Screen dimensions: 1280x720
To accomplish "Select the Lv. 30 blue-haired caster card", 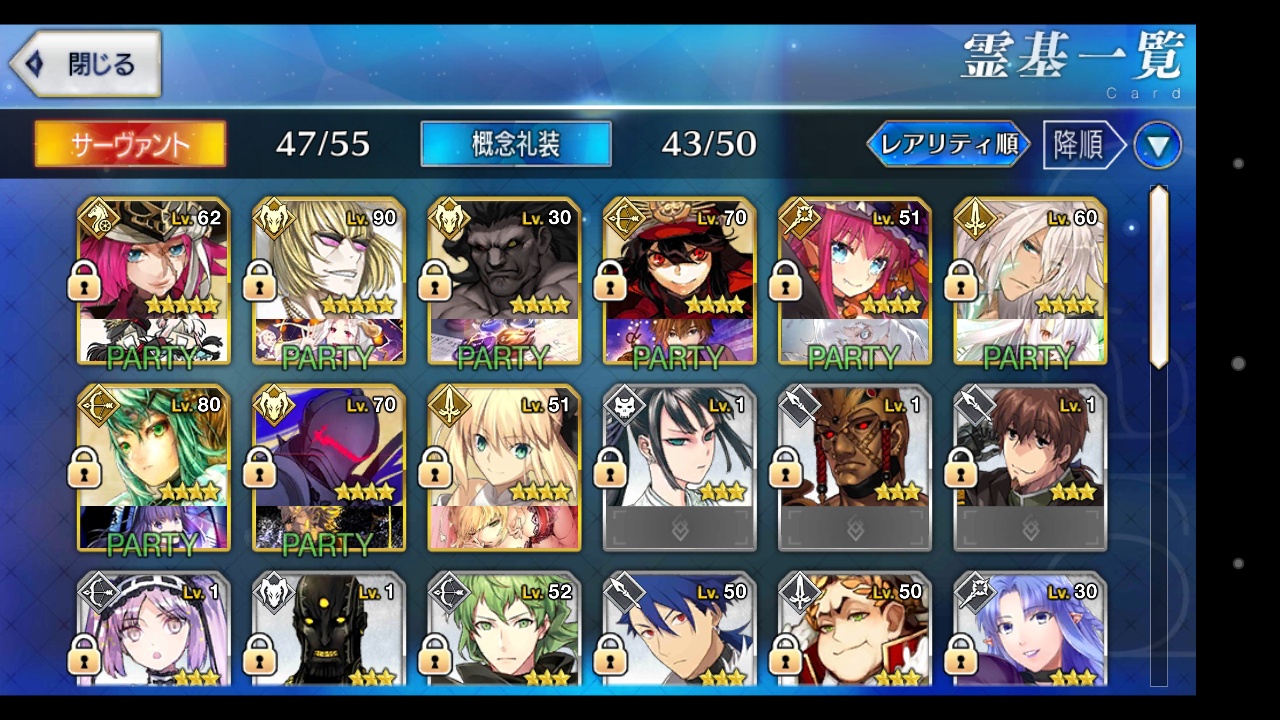I will pyautogui.click(x=1030, y=630).
